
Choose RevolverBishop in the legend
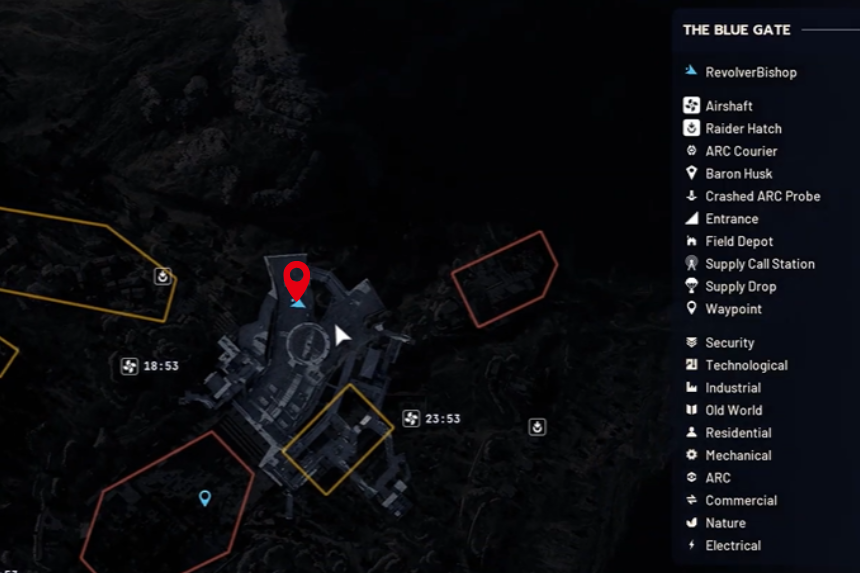(750, 72)
